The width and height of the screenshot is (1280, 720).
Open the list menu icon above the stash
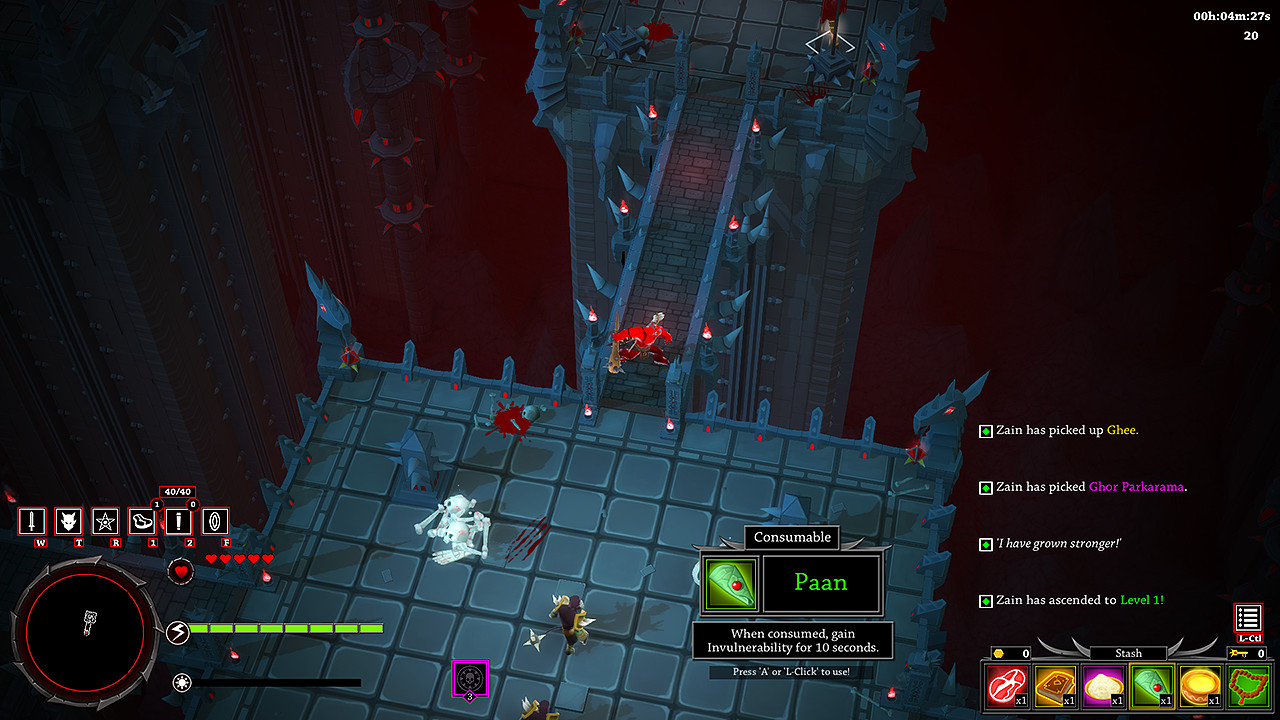point(1248,618)
